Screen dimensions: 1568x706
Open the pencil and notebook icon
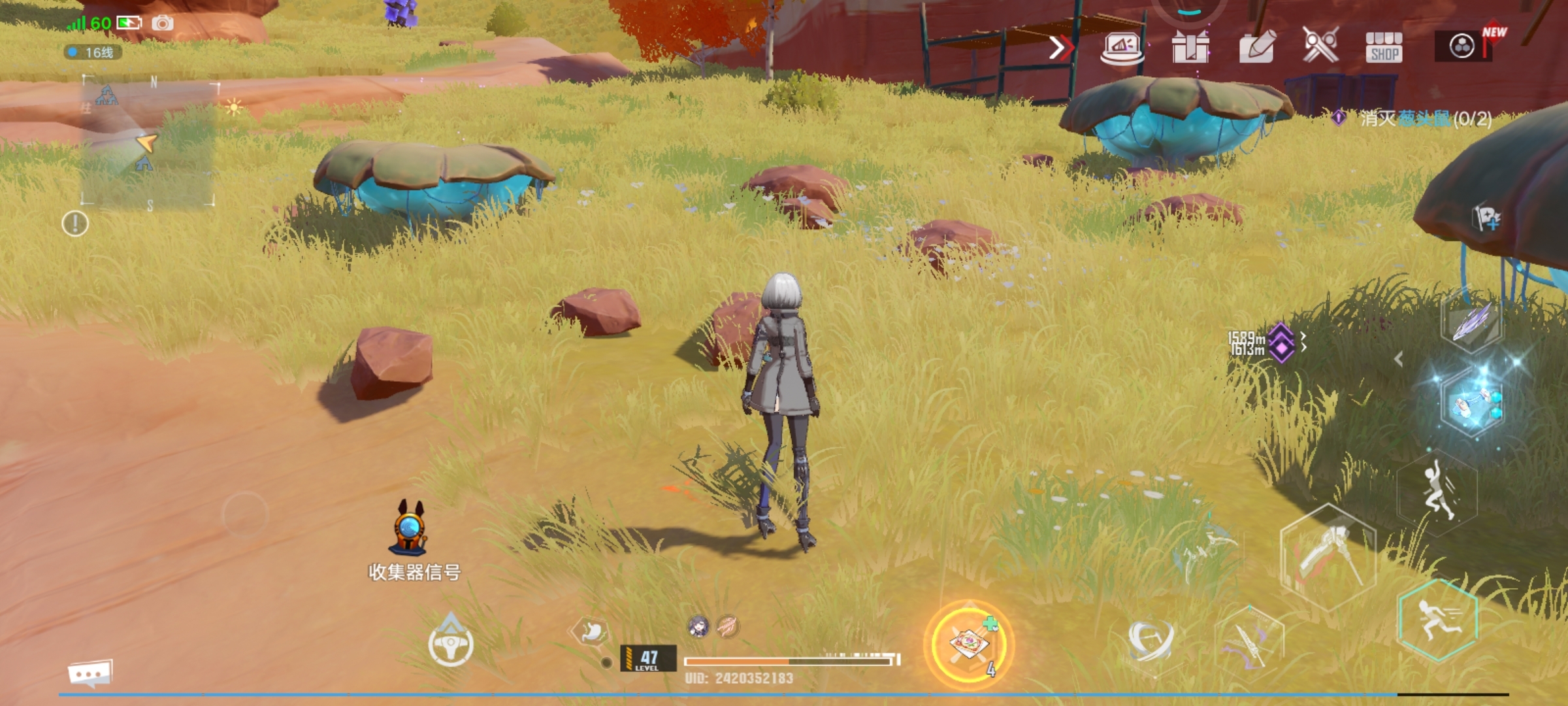click(x=1256, y=47)
